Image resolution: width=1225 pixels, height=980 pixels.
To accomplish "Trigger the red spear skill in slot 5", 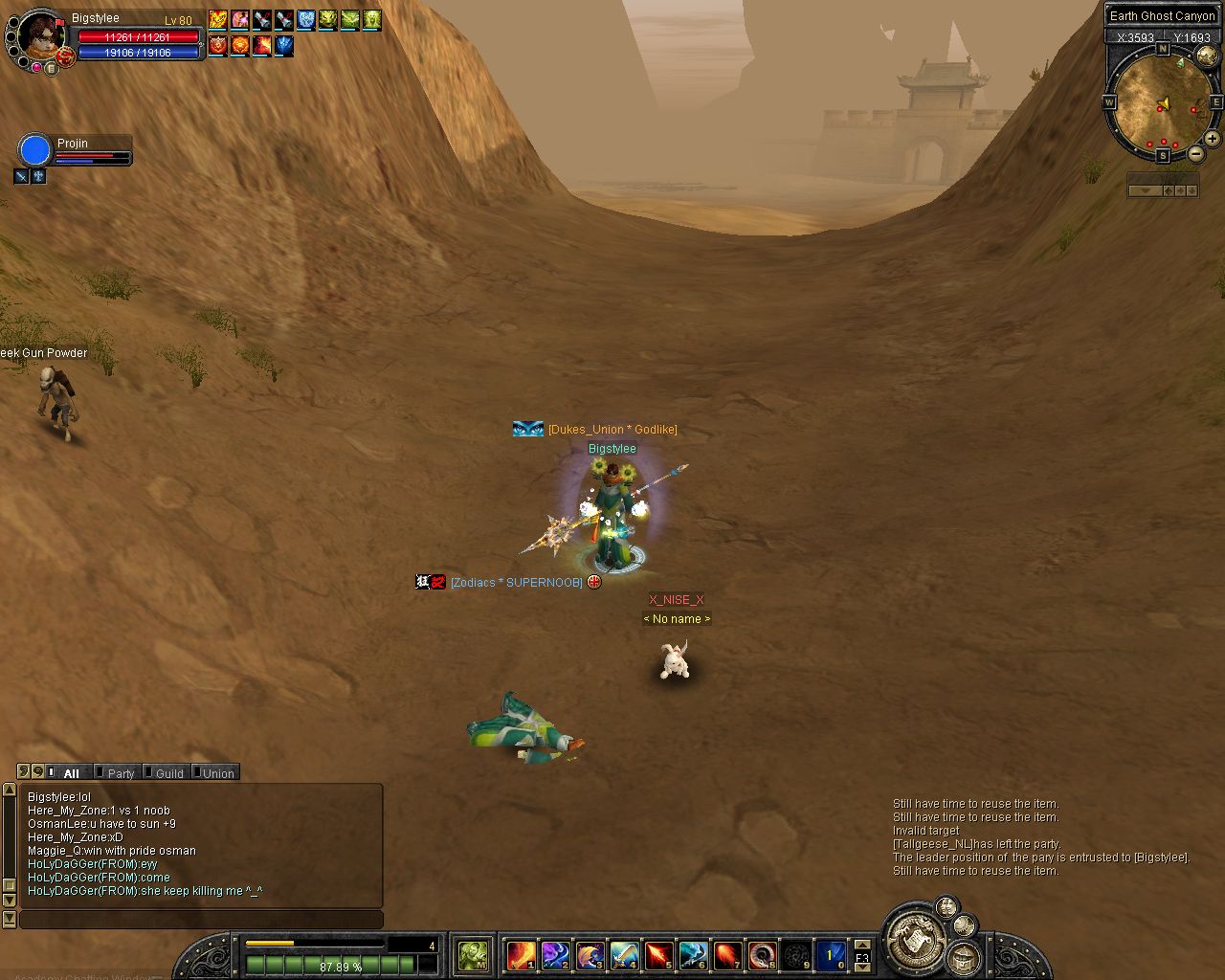I will click(658, 955).
